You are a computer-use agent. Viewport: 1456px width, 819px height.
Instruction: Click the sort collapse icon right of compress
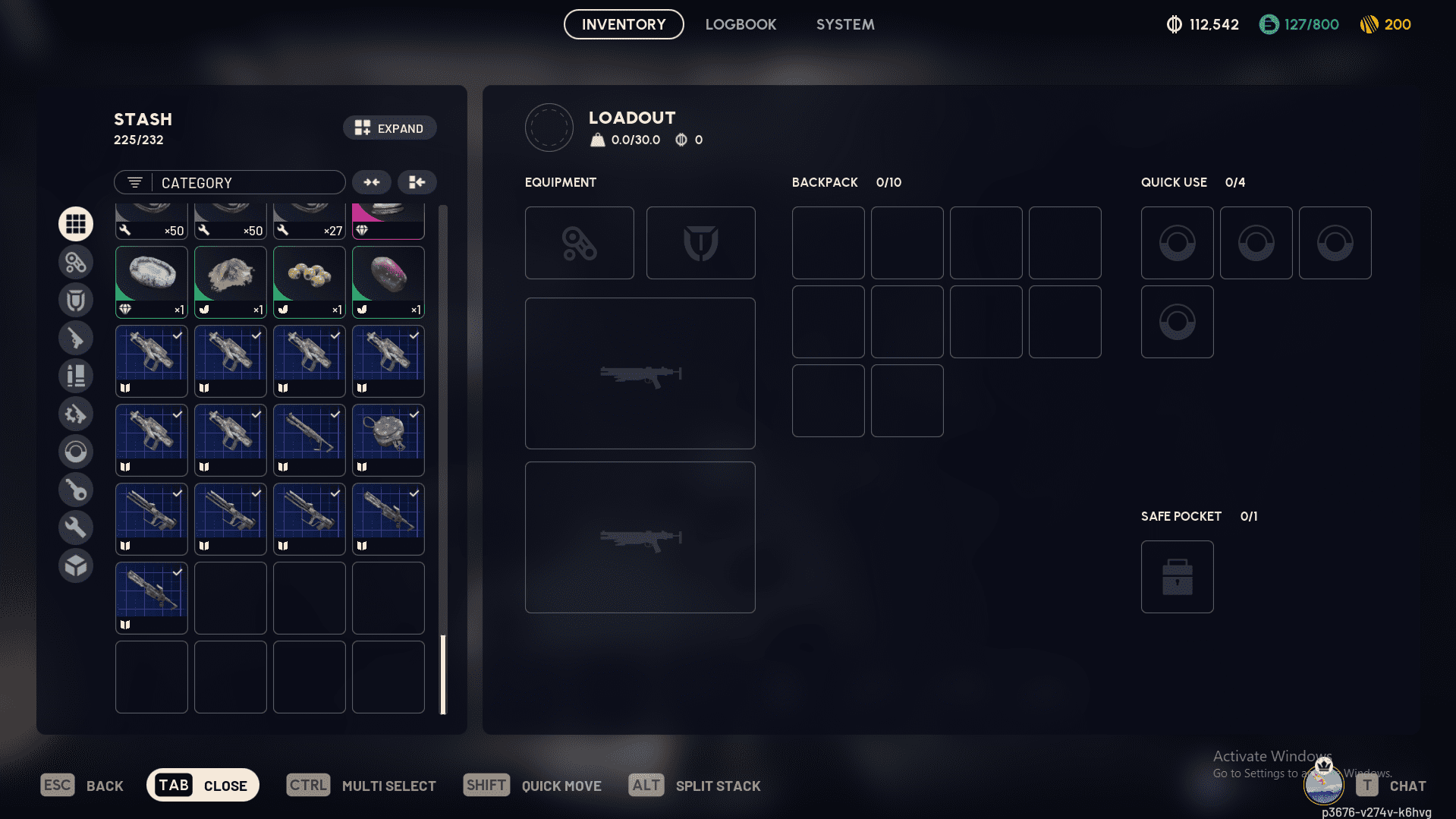point(417,182)
